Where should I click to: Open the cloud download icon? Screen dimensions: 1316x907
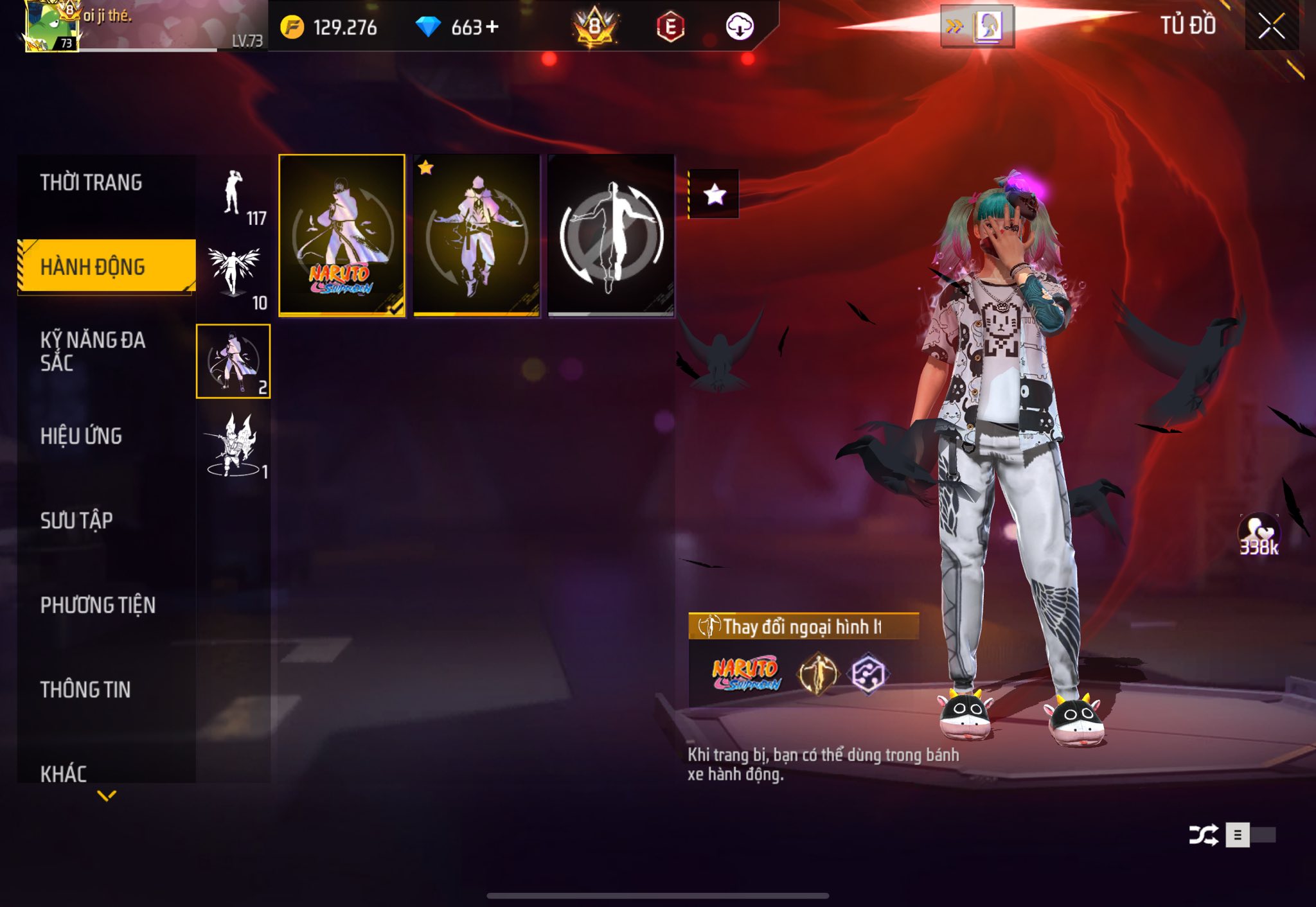(739, 27)
